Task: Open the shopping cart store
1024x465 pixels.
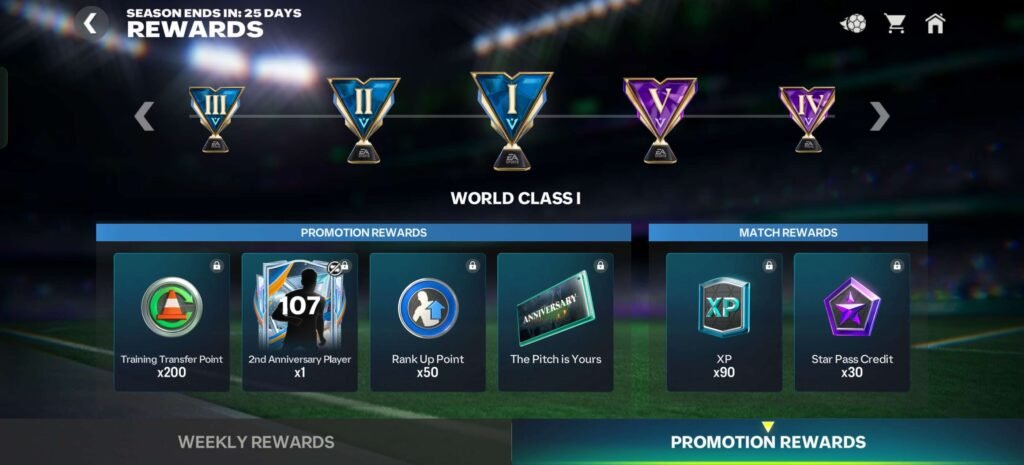Action: coord(894,23)
